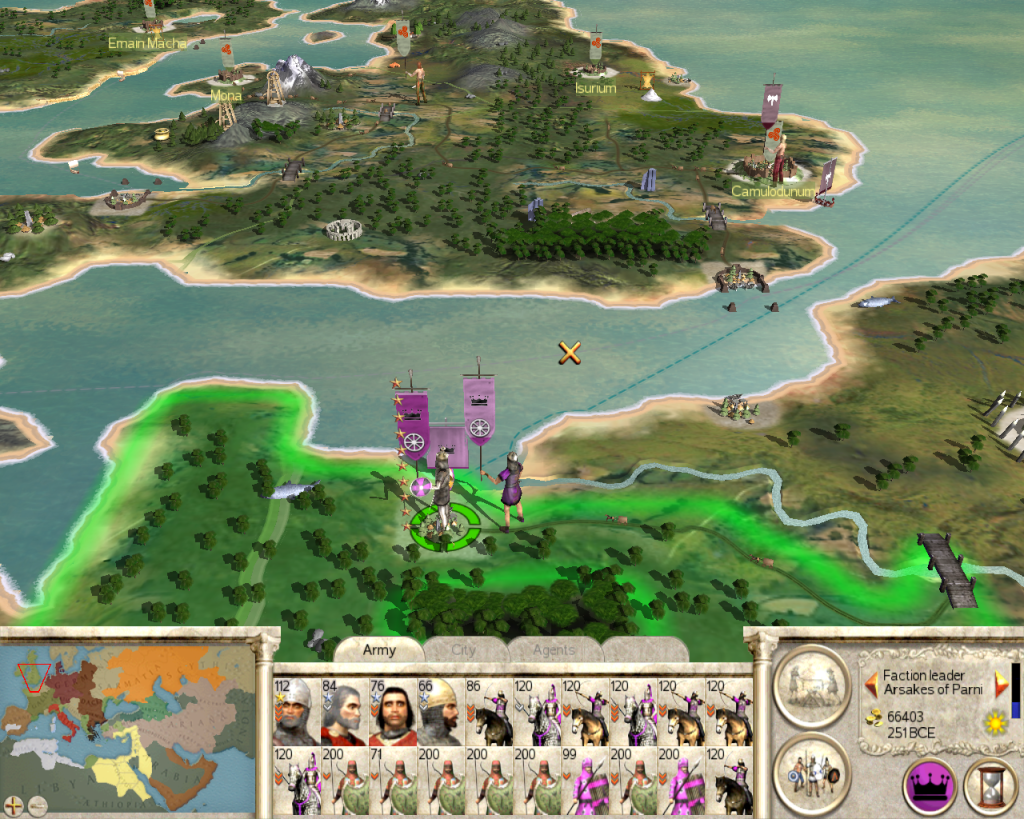This screenshot has height=819, width=1024.
Task: Select the horse archer unit with 86 men
Action: (x=489, y=711)
